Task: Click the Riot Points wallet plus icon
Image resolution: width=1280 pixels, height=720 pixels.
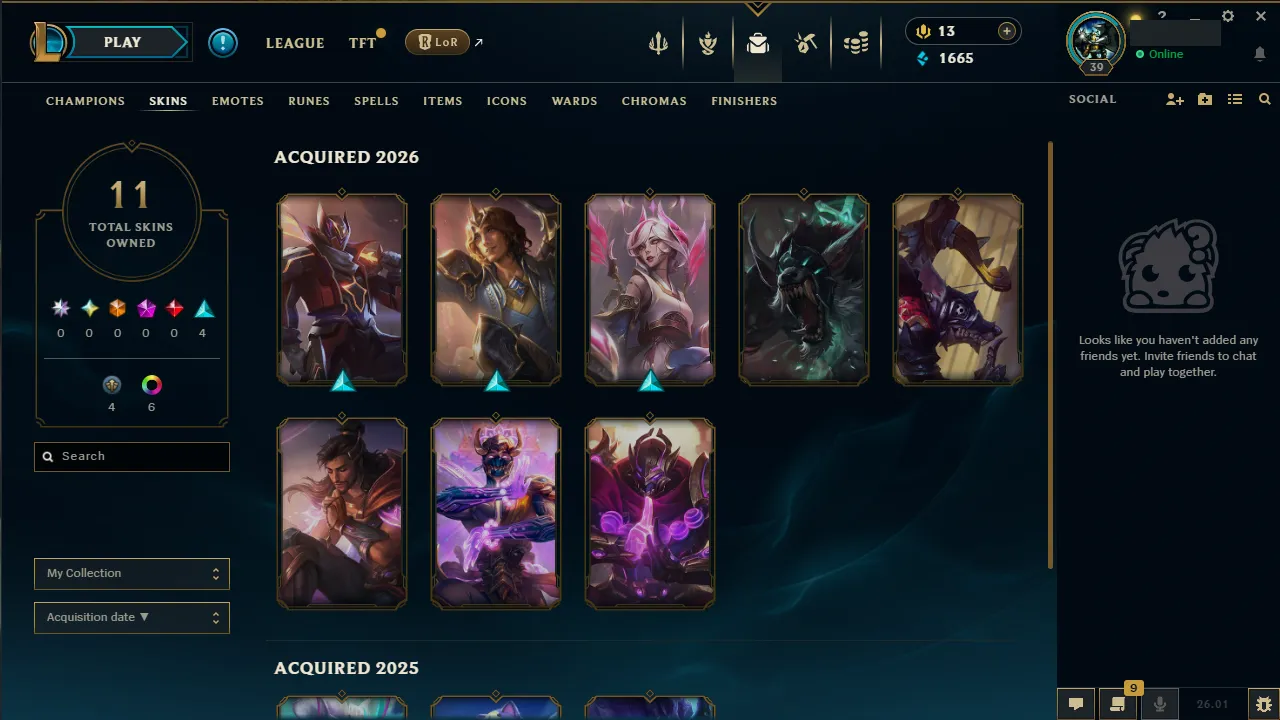Action: click(1007, 31)
